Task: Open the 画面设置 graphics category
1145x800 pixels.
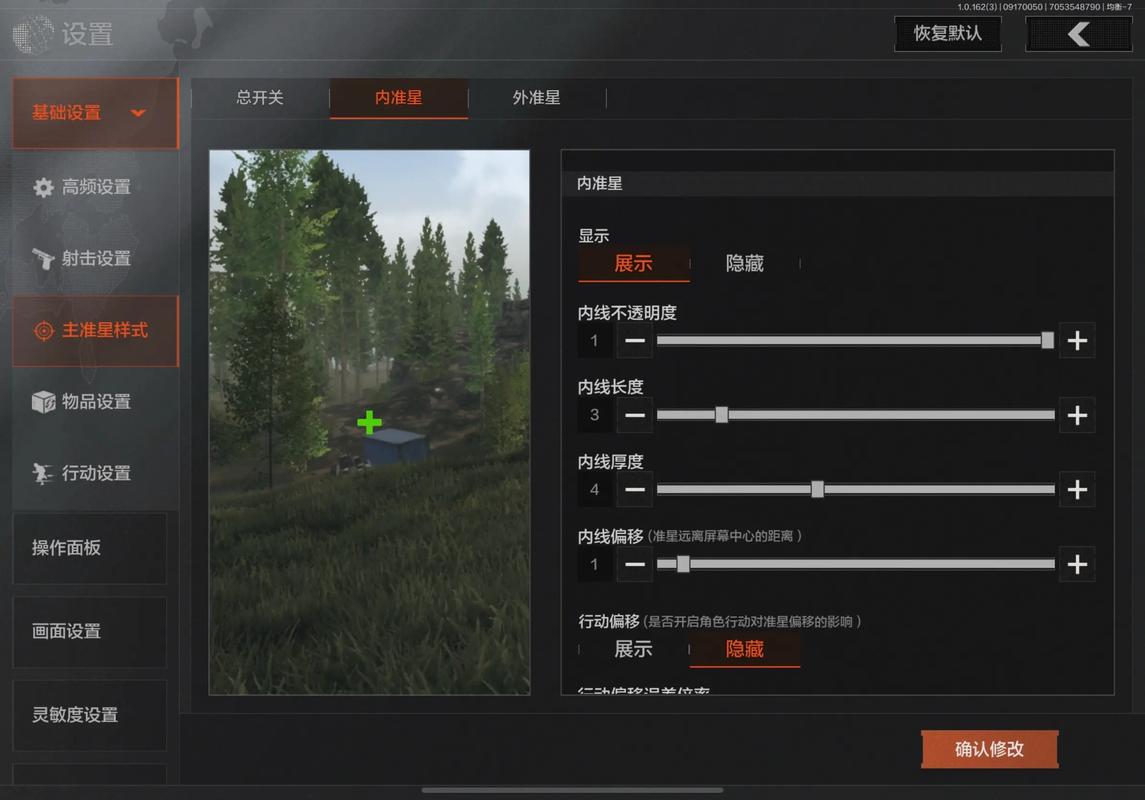Action: click(89, 631)
